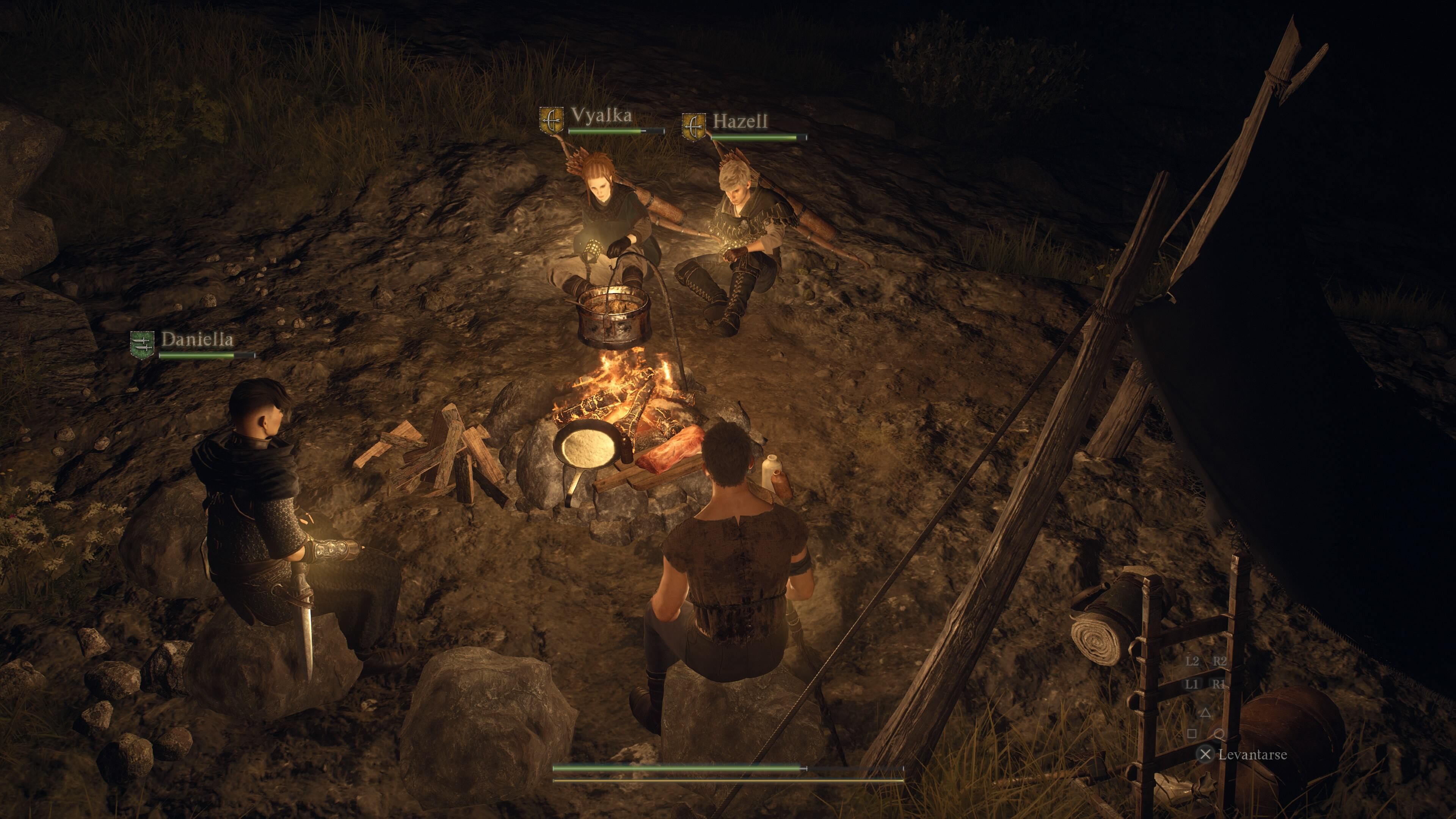This screenshot has width=1456, height=819.
Task: Select the Hazell pawn name label
Action: 740,121
